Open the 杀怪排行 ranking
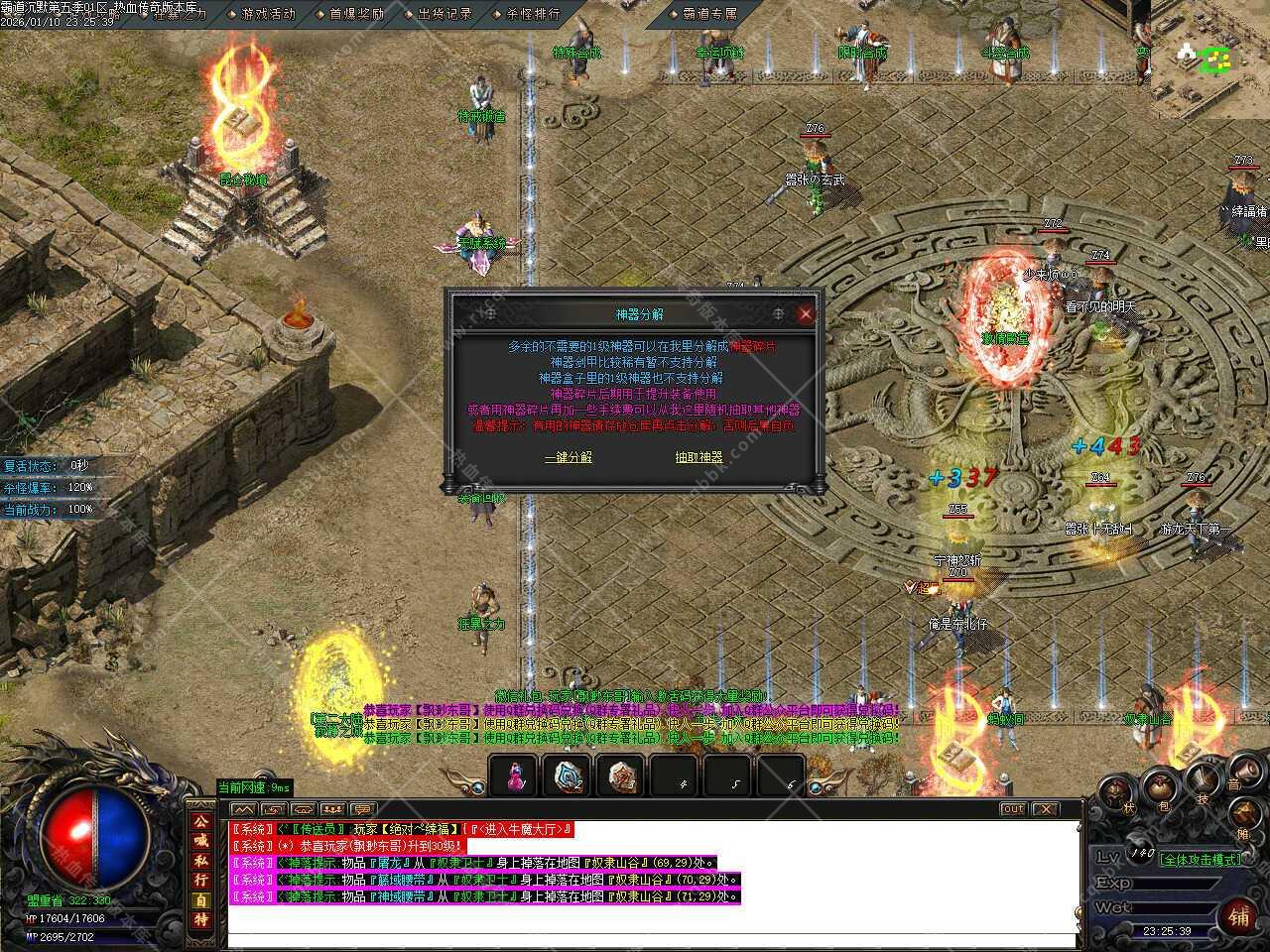 tap(533, 14)
